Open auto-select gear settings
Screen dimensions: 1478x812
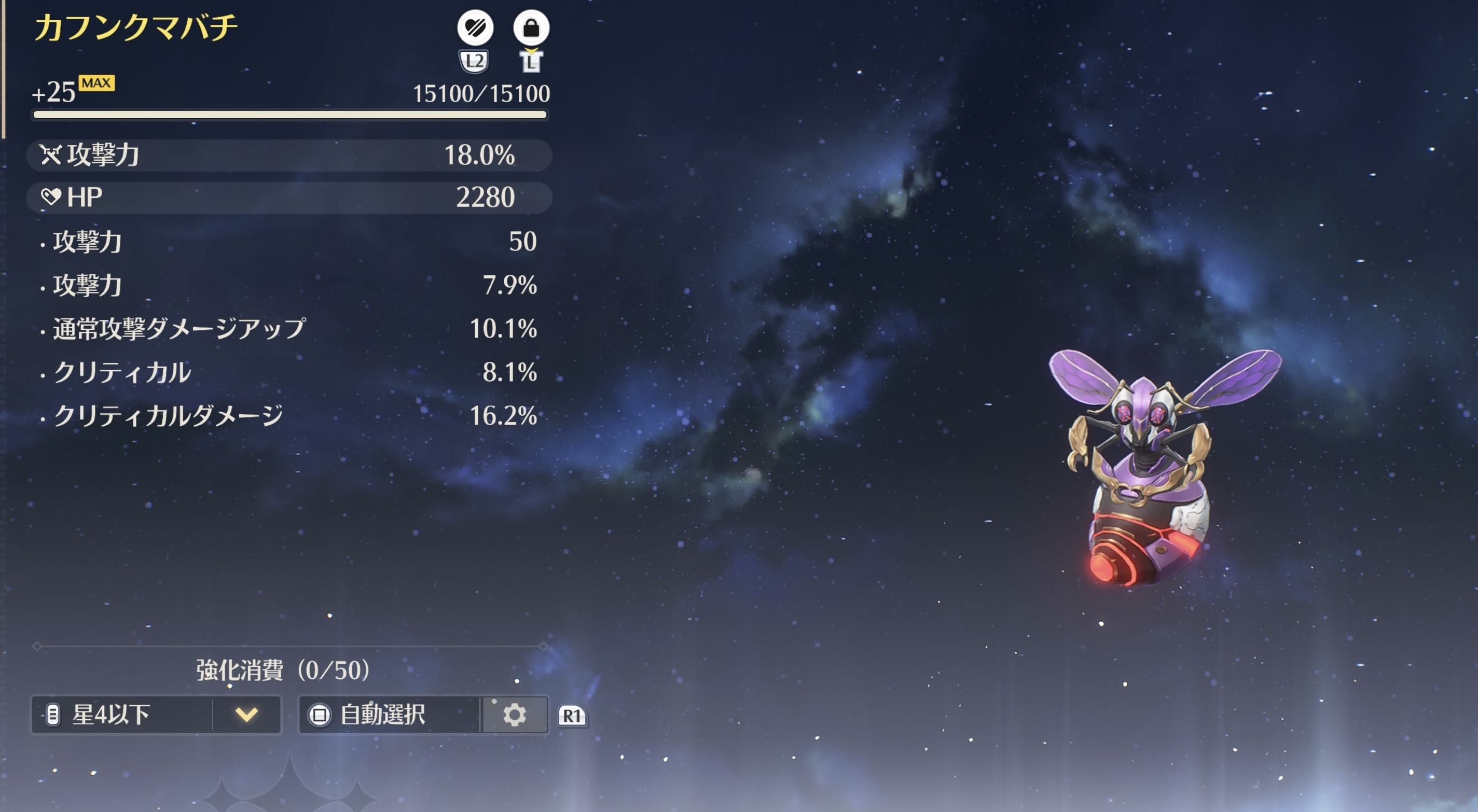coord(515,715)
